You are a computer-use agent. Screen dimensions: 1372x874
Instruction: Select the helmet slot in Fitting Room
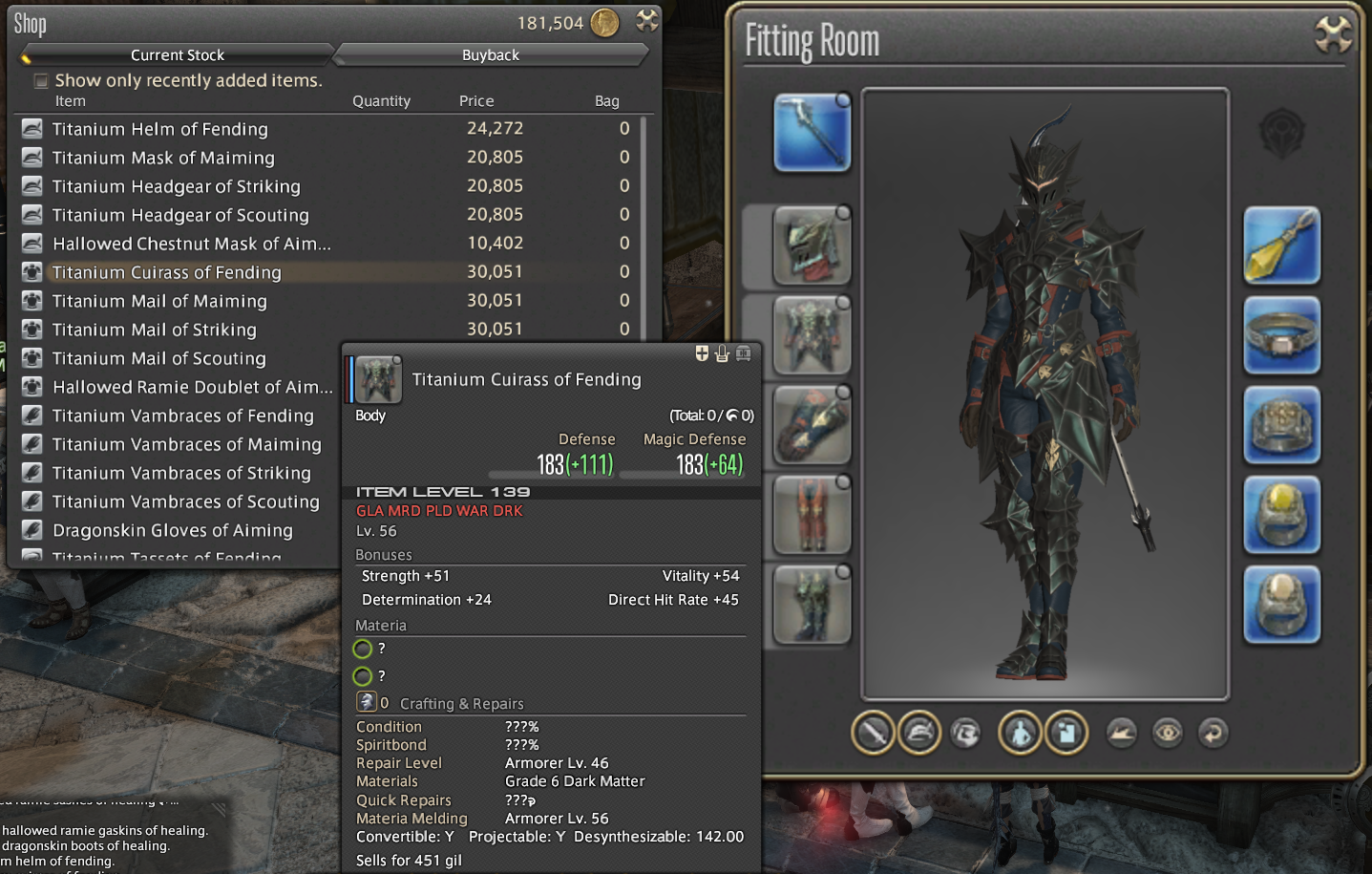click(x=812, y=245)
